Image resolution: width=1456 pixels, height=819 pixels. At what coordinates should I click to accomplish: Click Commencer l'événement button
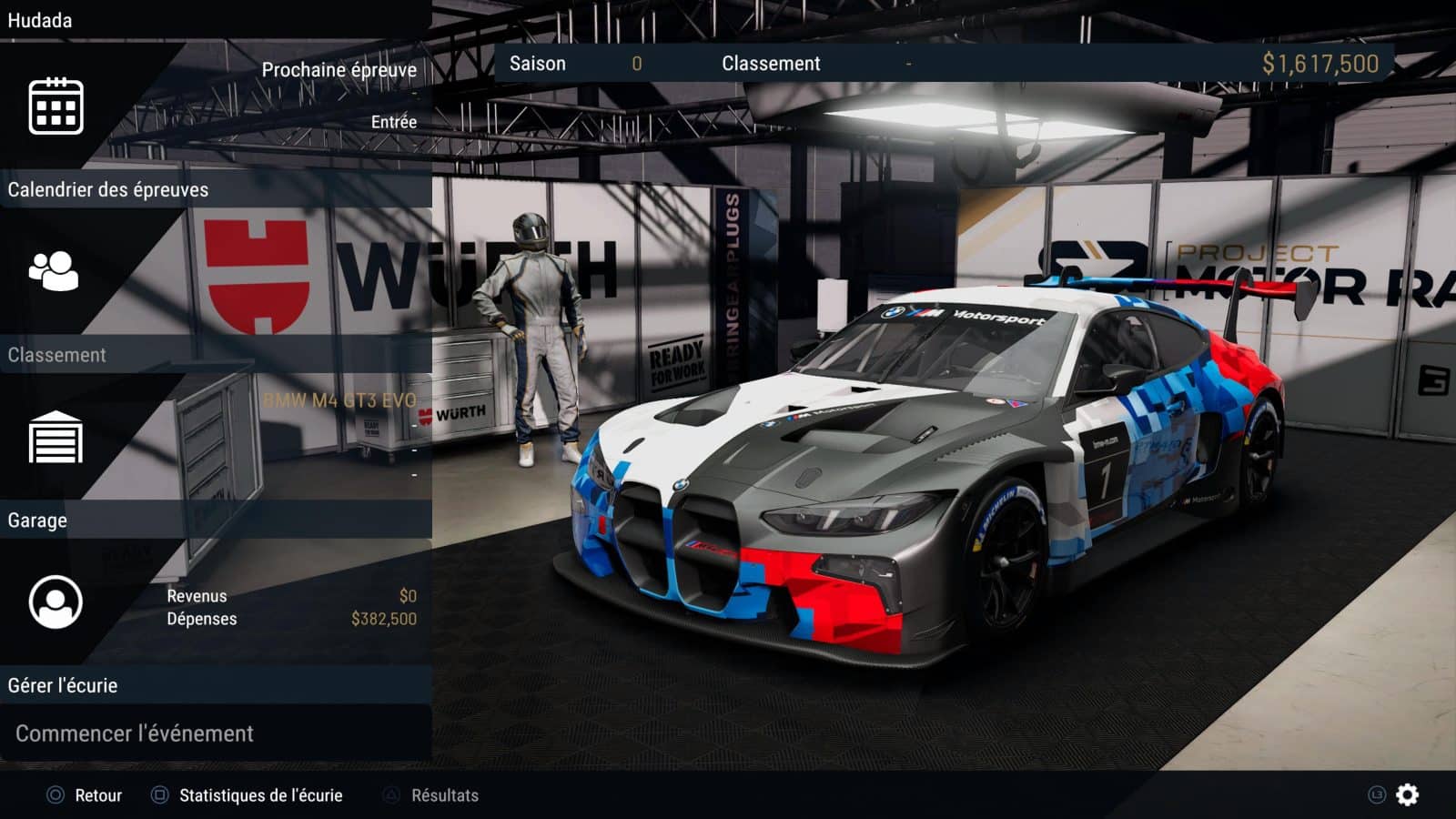pos(135,733)
